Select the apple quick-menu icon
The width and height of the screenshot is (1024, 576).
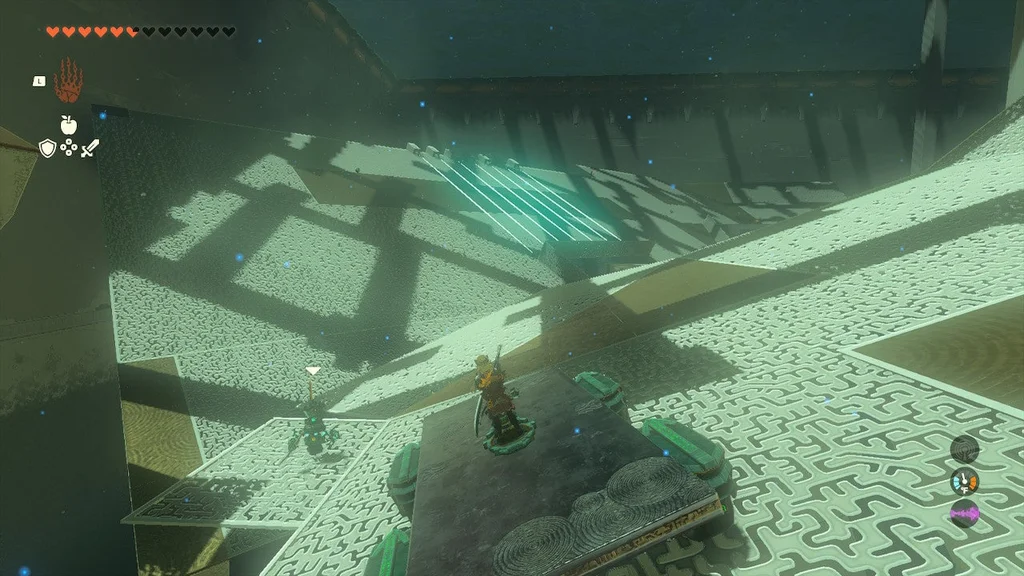[68, 125]
